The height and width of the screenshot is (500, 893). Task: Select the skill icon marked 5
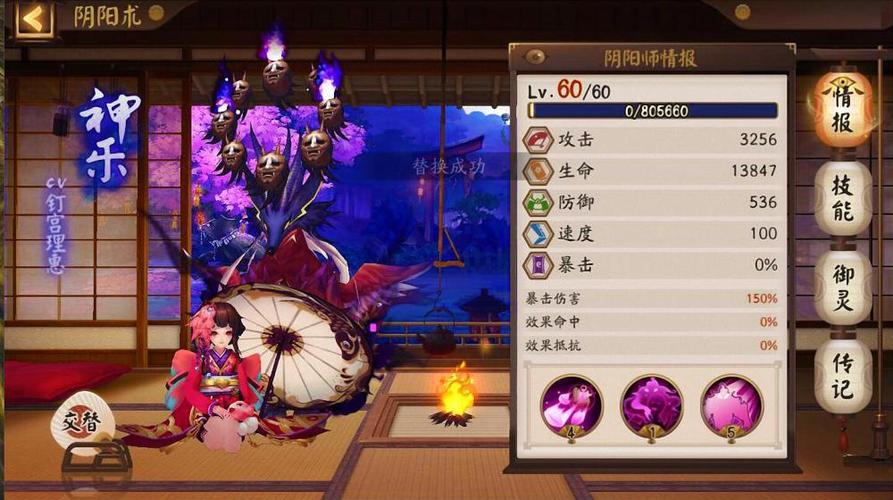point(731,406)
